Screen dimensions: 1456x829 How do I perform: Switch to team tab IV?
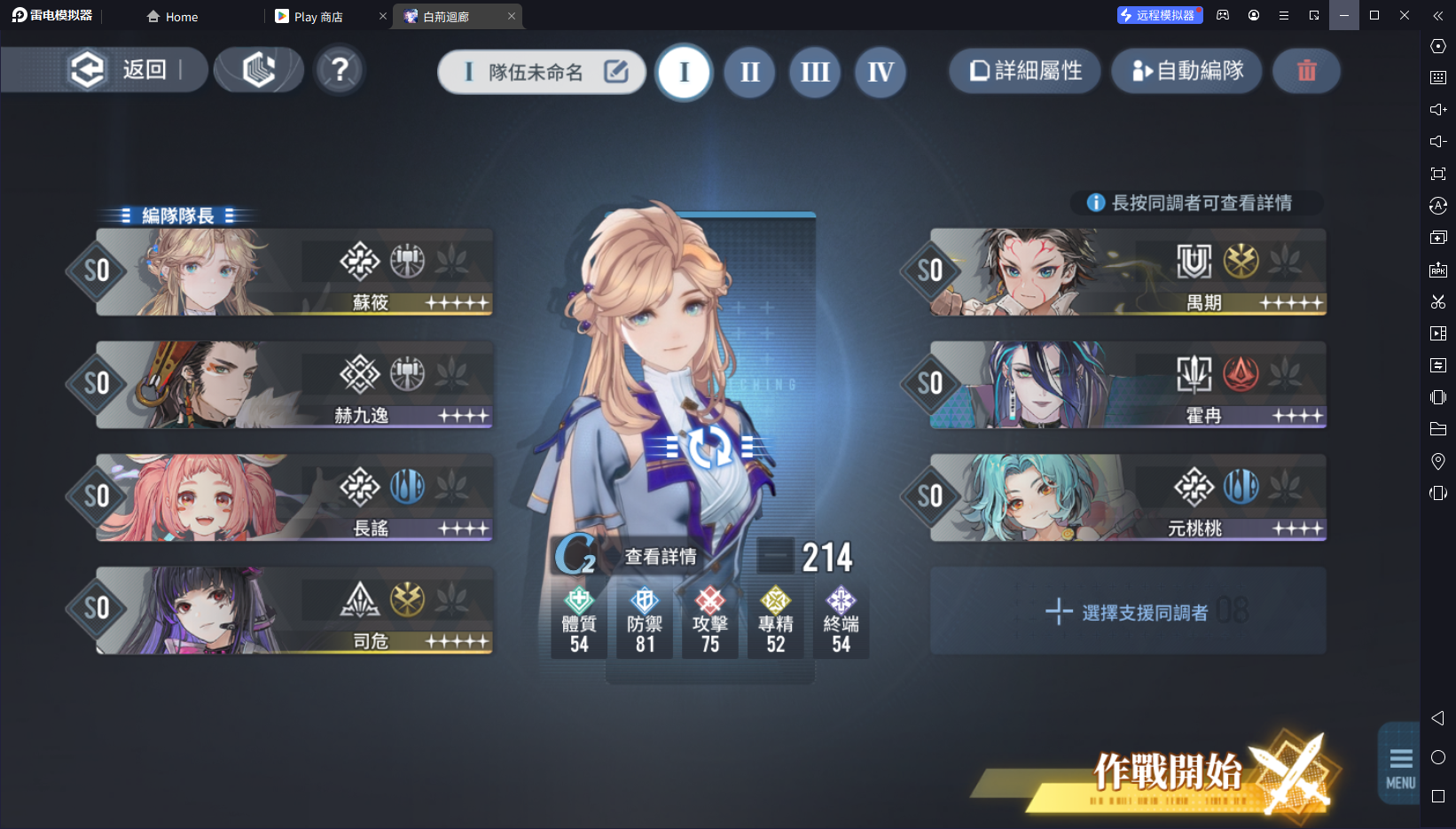click(x=880, y=72)
